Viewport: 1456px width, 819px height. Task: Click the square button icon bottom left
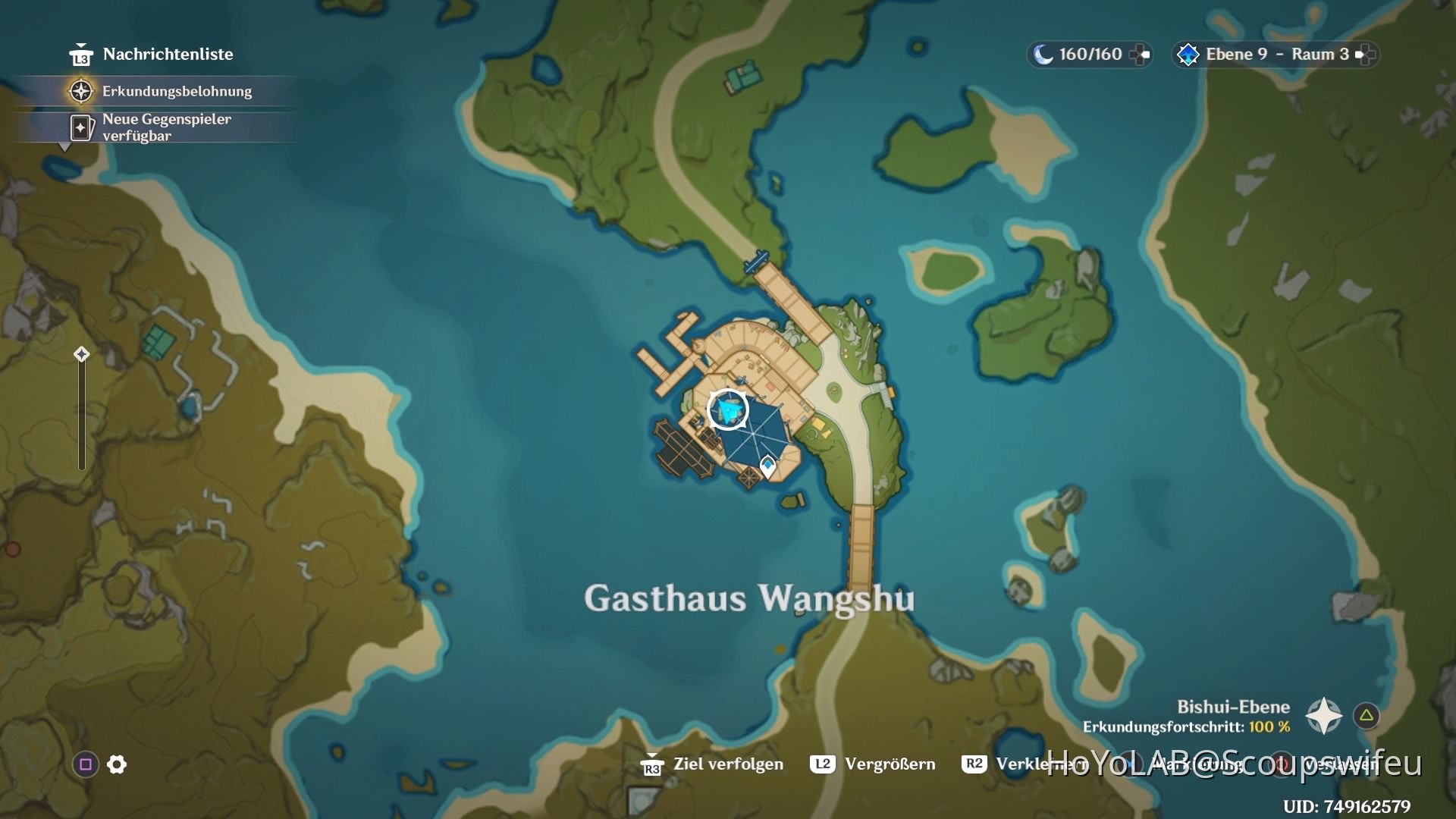(x=86, y=764)
